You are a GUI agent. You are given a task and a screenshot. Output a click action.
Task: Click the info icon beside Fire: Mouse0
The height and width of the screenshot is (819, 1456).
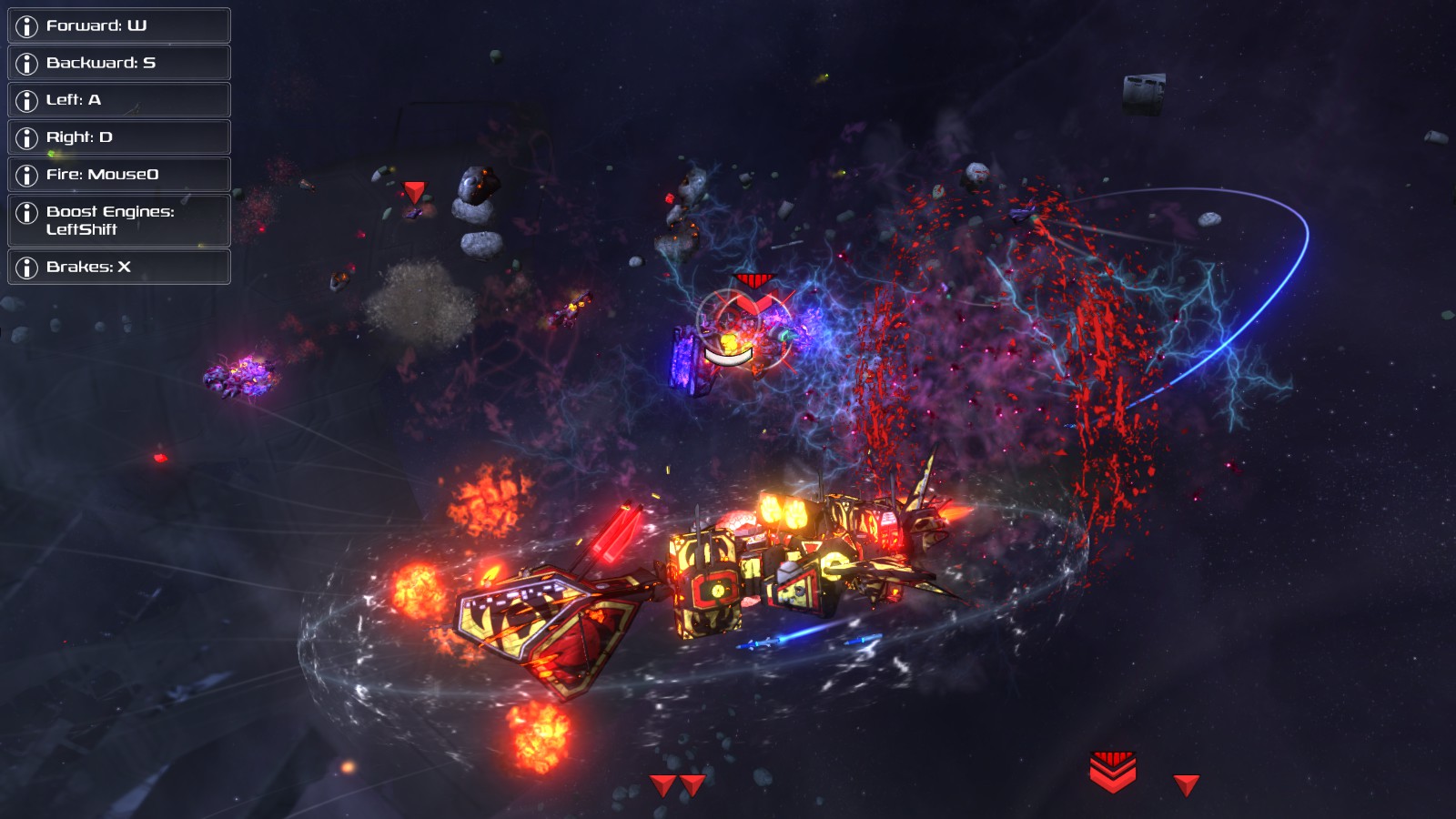27,174
